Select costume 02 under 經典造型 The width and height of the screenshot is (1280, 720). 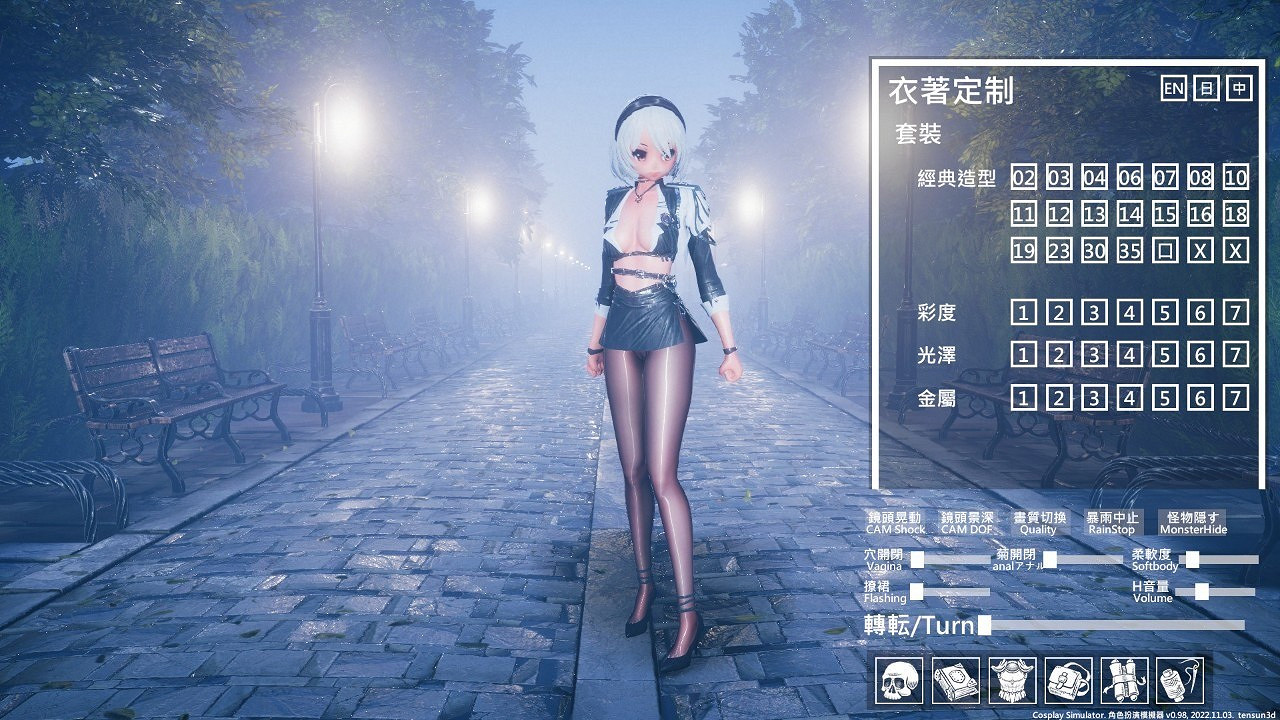(x=1023, y=177)
